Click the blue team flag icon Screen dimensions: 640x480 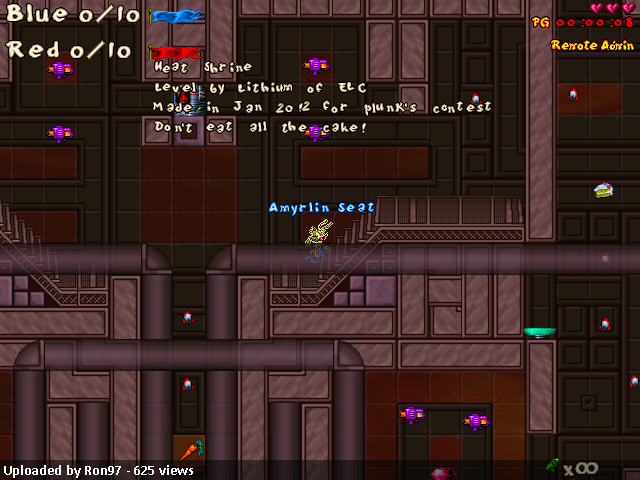(x=176, y=16)
